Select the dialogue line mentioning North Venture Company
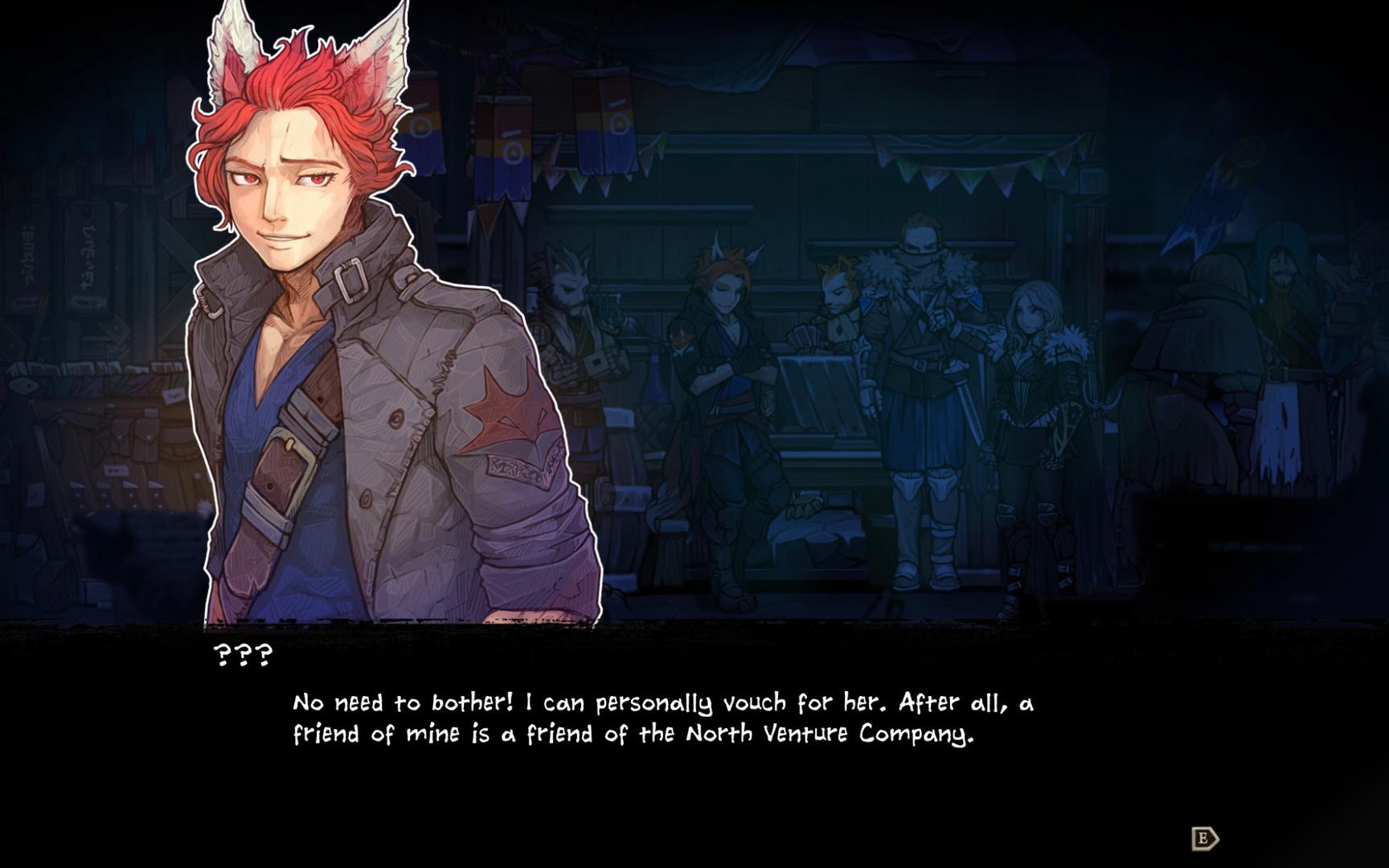 tap(828, 734)
